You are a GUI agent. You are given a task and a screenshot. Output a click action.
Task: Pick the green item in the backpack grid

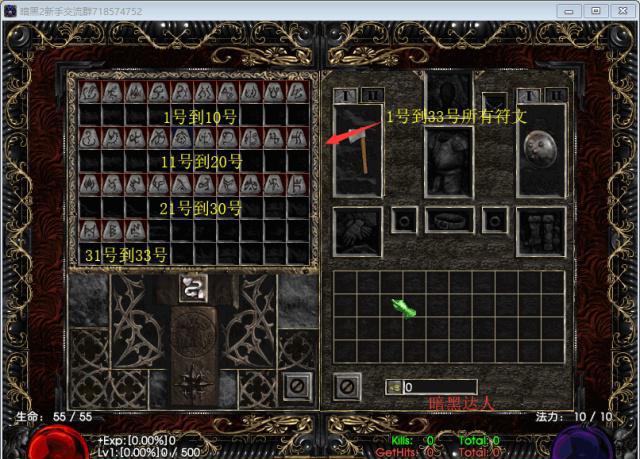click(x=403, y=308)
